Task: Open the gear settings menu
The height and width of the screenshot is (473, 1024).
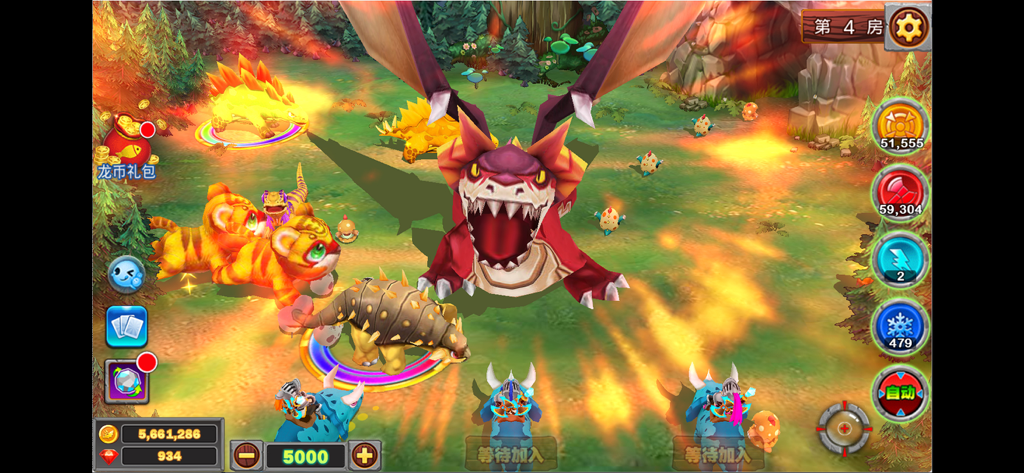Action: (908, 27)
